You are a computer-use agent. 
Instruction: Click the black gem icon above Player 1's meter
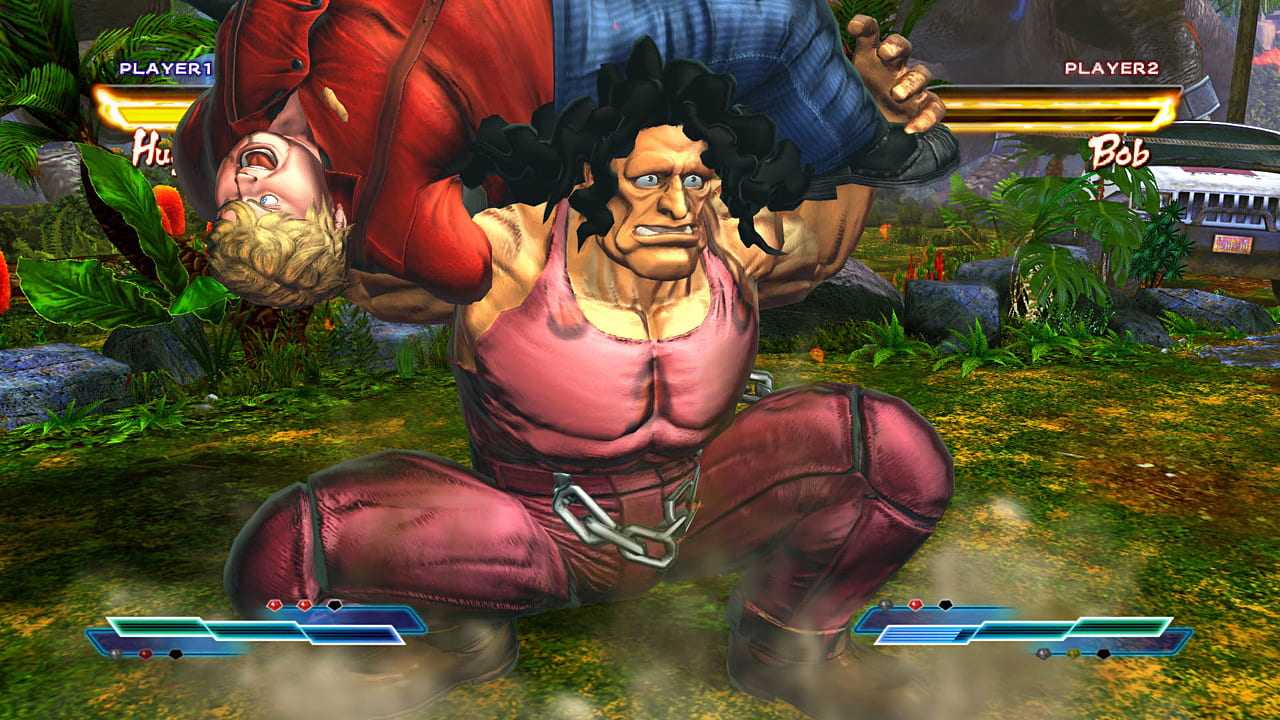334,606
